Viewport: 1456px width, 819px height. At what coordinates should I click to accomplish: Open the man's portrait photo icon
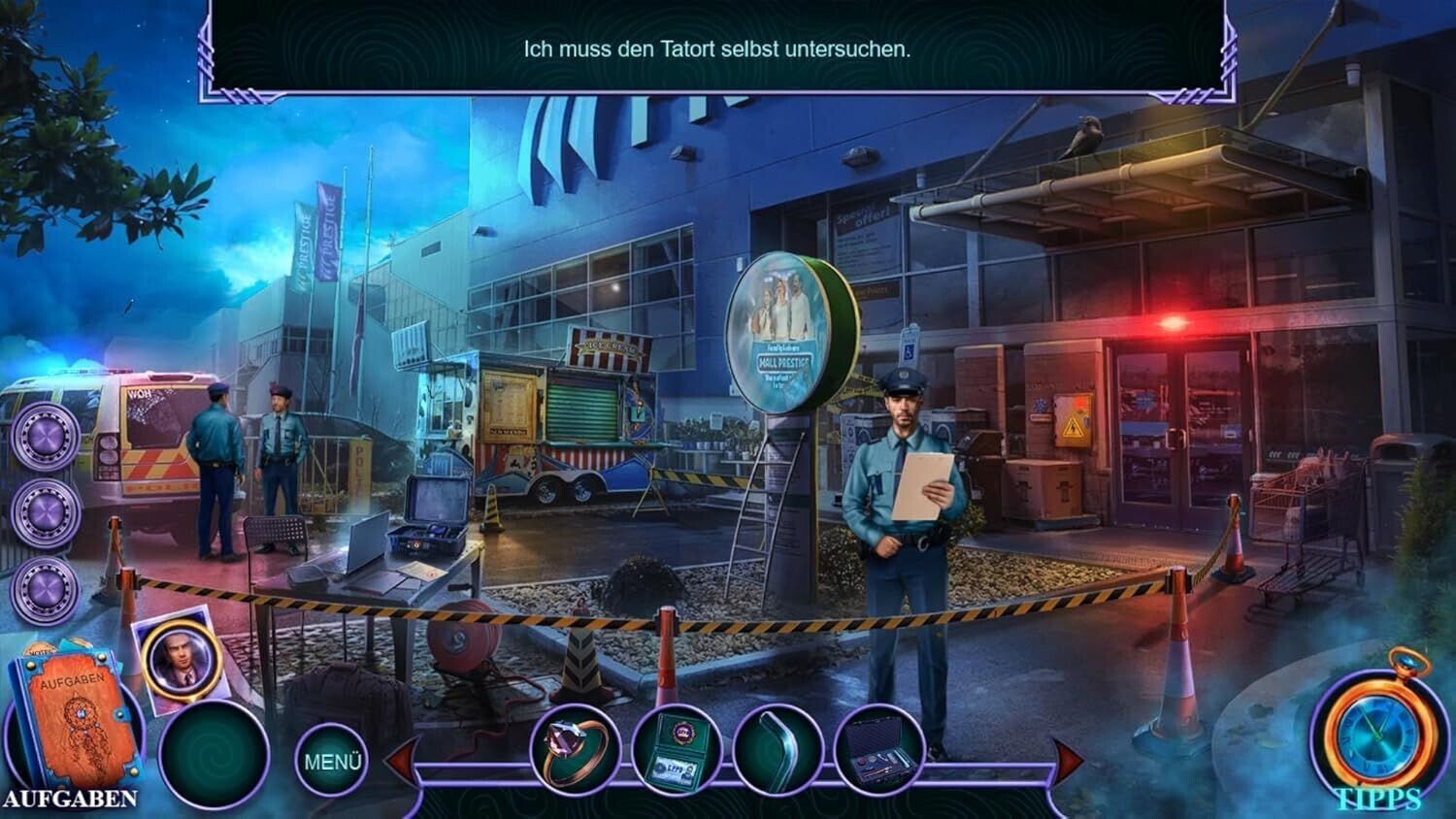tap(182, 658)
